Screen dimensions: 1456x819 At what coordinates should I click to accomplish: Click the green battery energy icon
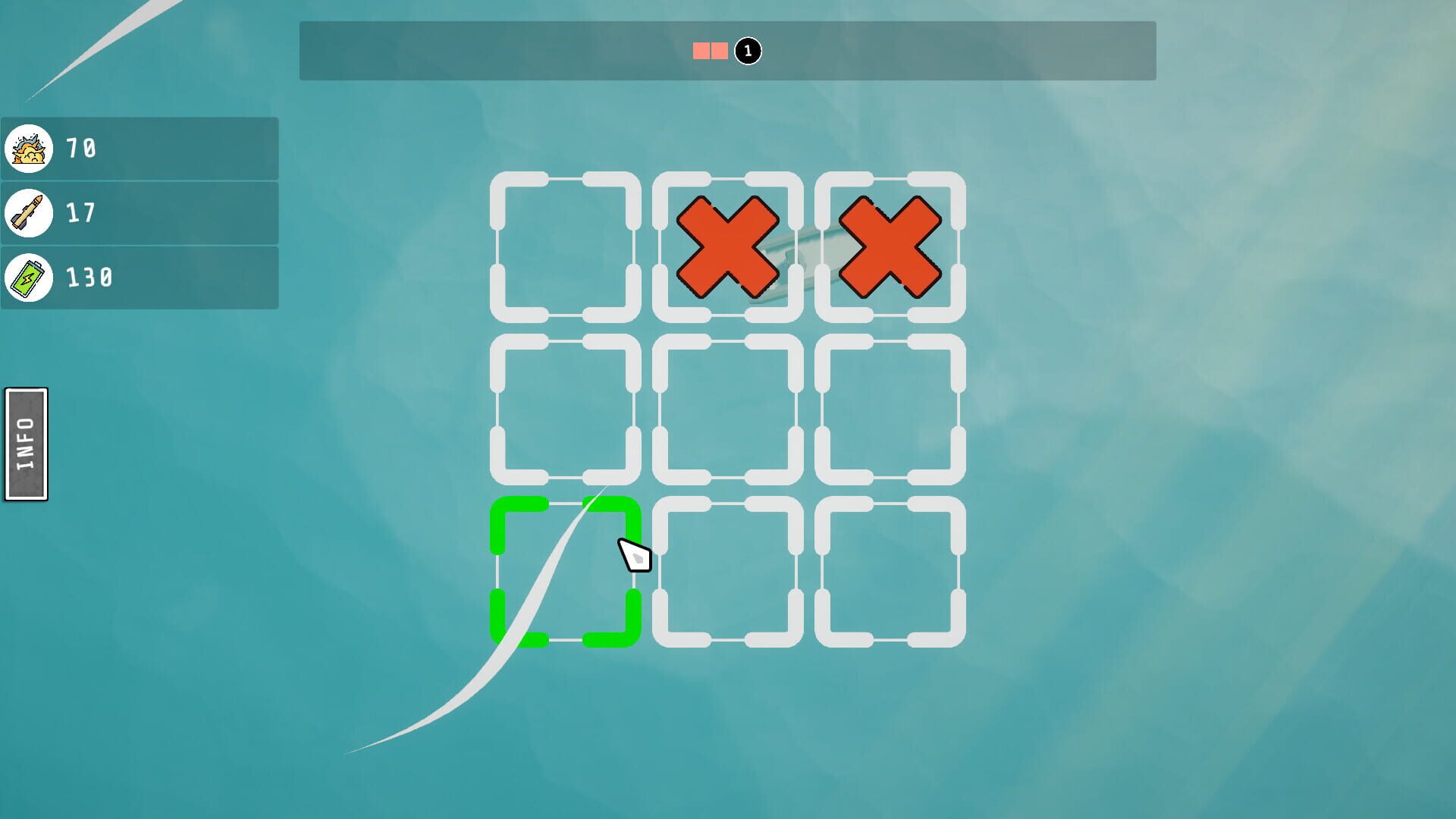coord(30,278)
